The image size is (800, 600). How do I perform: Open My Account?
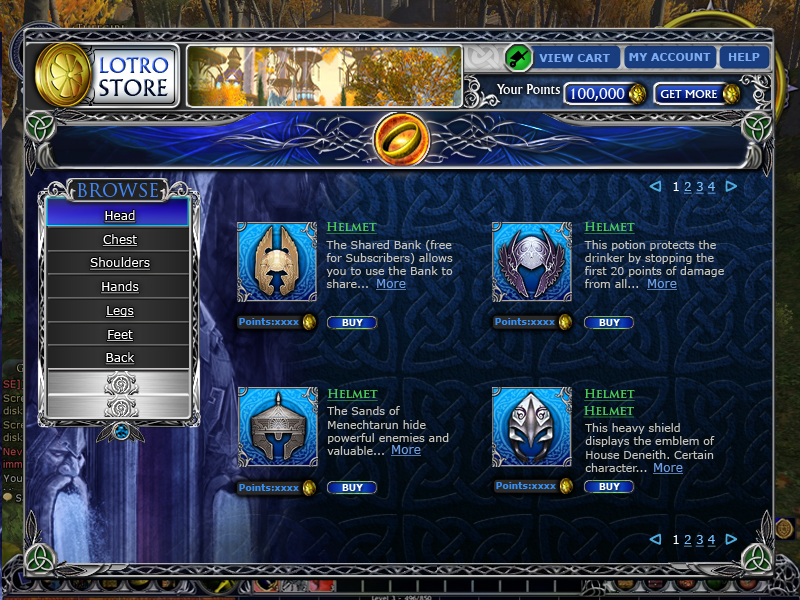point(668,57)
